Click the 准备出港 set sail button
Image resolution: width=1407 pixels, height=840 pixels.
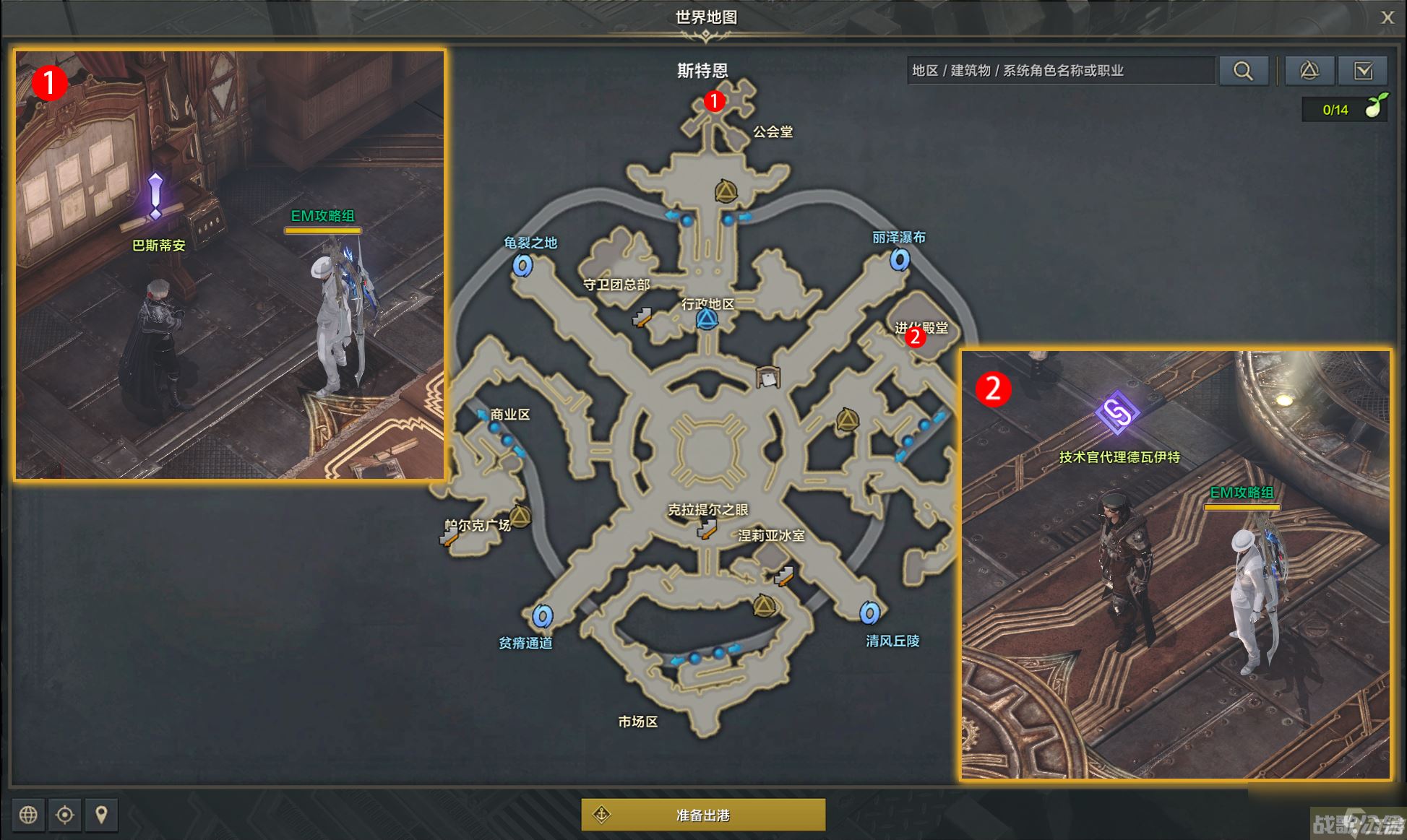pyautogui.click(x=702, y=815)
